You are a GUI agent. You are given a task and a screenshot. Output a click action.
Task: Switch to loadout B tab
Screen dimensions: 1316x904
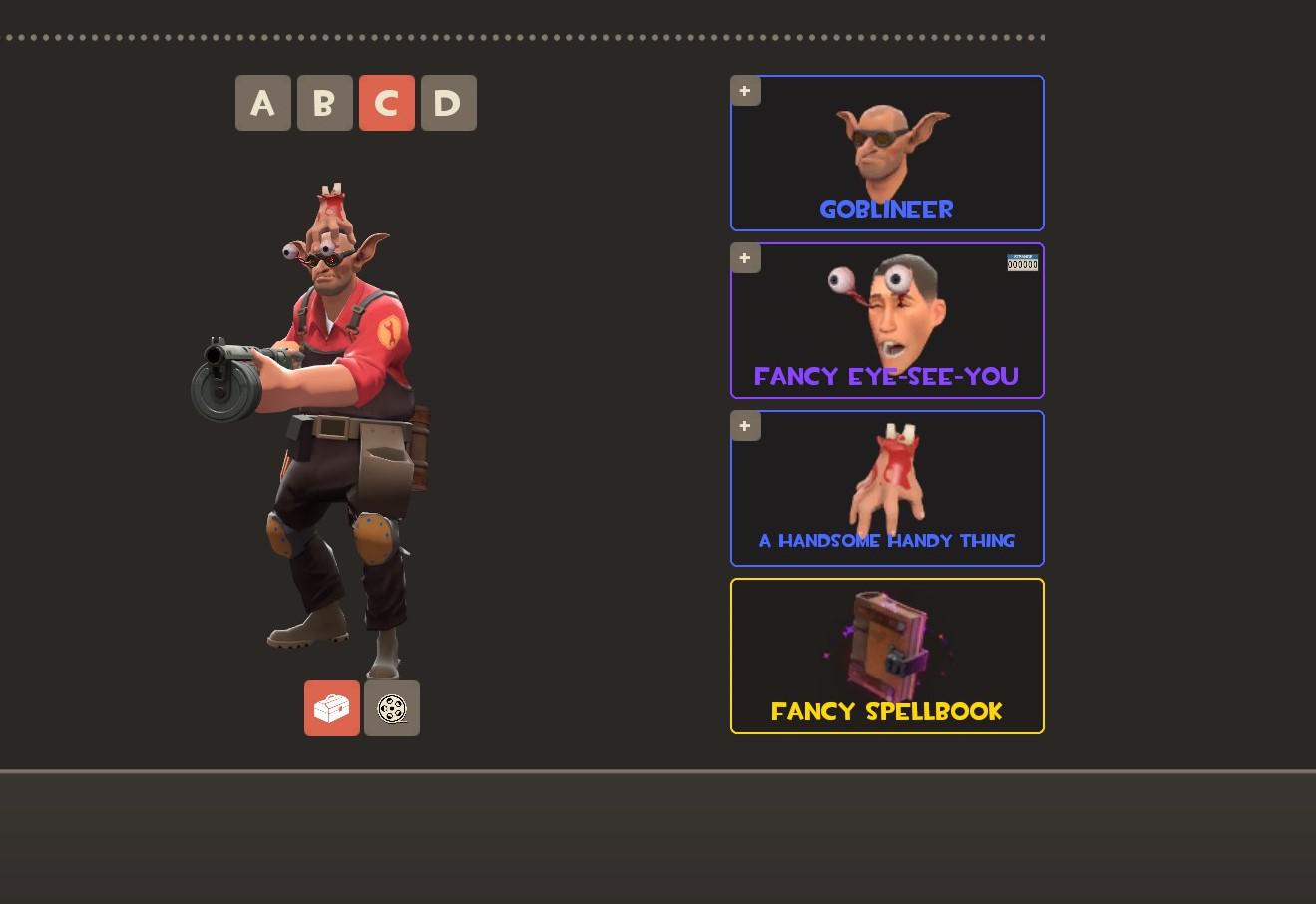[324, 102]
